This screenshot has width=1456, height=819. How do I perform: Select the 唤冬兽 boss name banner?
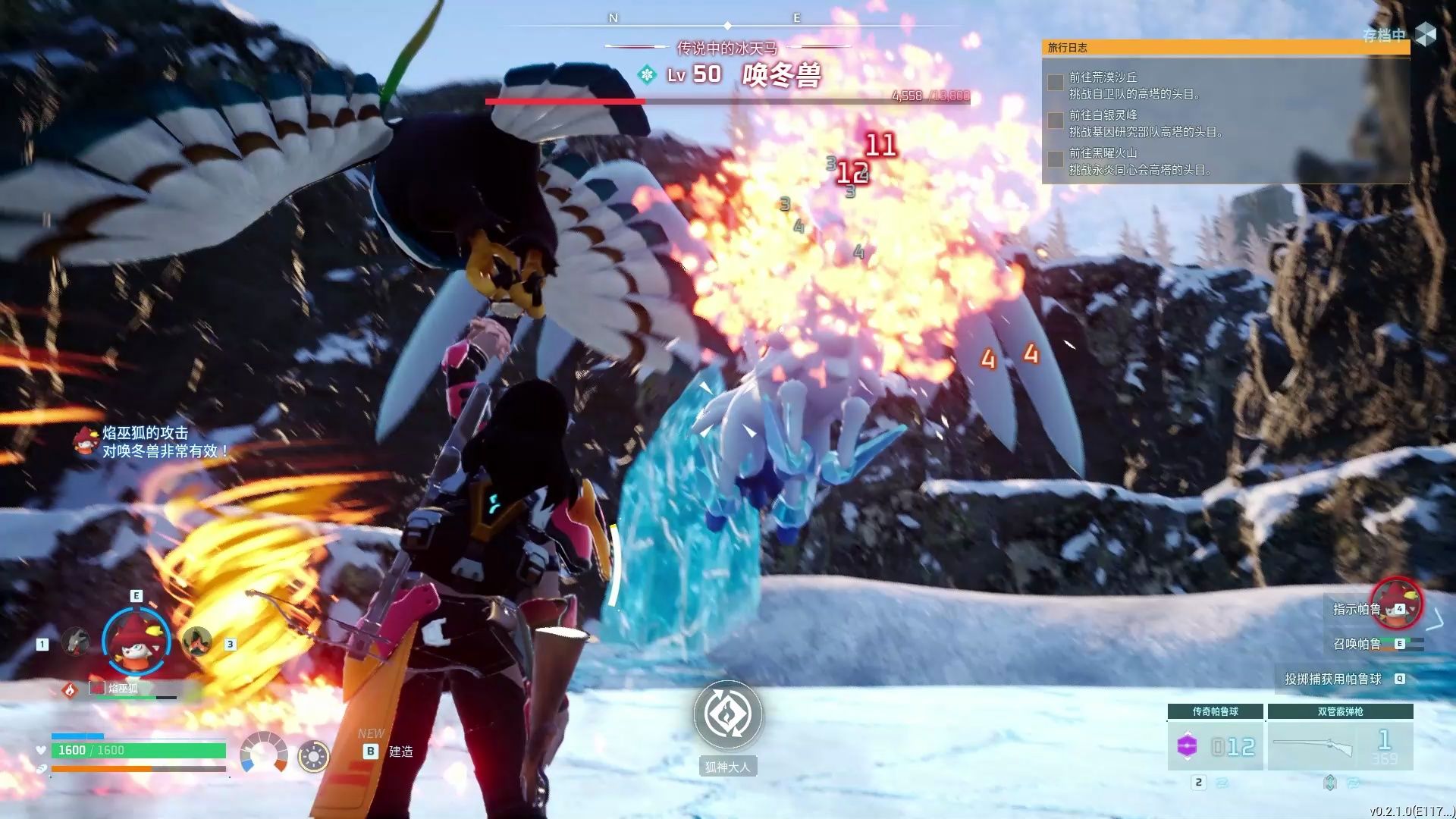781,75
